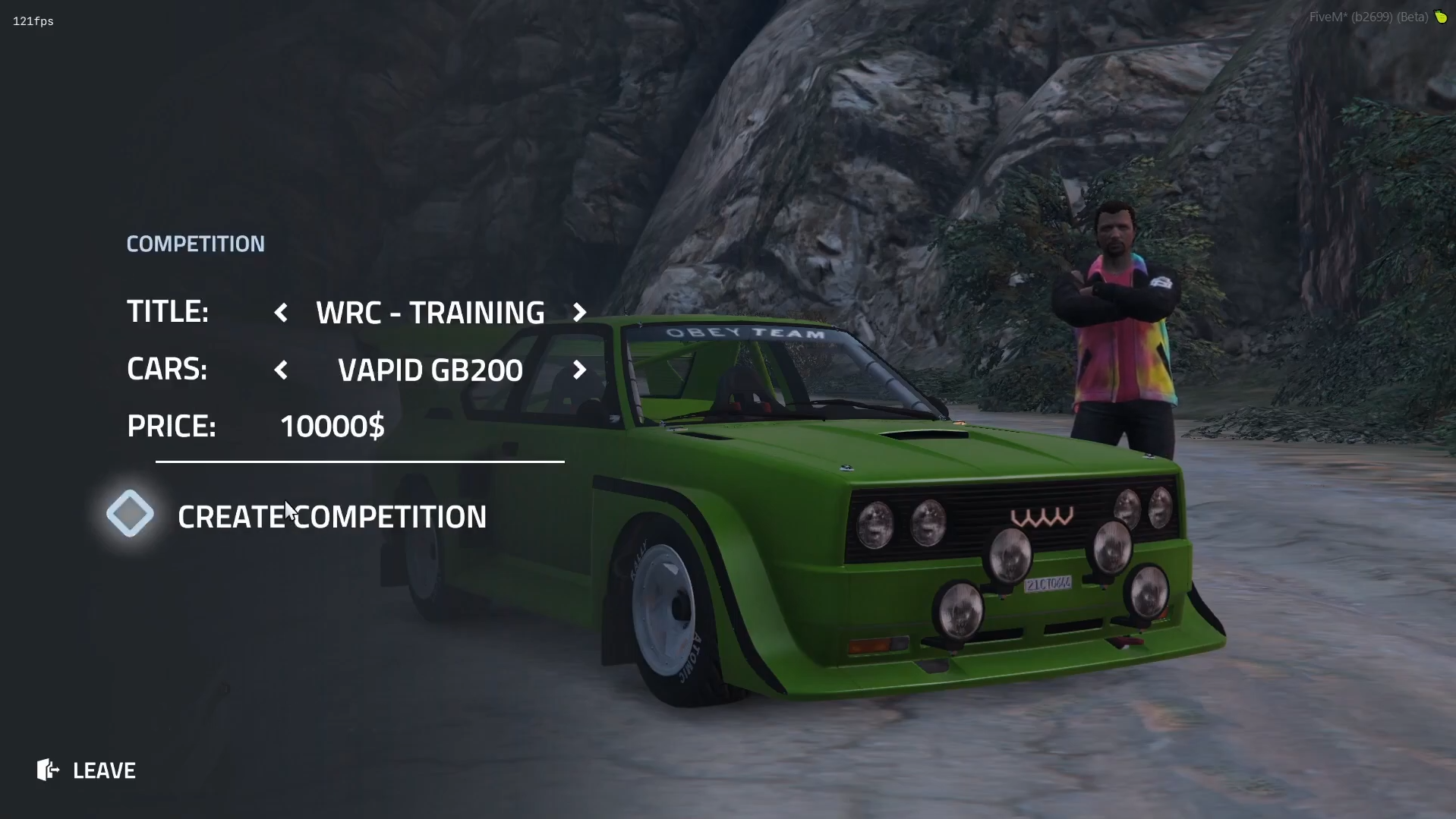Click the right arrow beside WRC - TRAINING

pos(579,312)
